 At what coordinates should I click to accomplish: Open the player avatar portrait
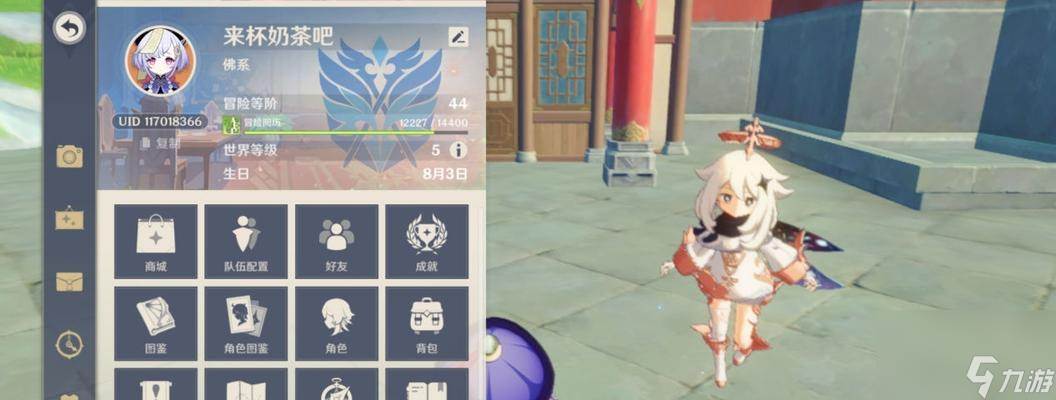(160, 62)
